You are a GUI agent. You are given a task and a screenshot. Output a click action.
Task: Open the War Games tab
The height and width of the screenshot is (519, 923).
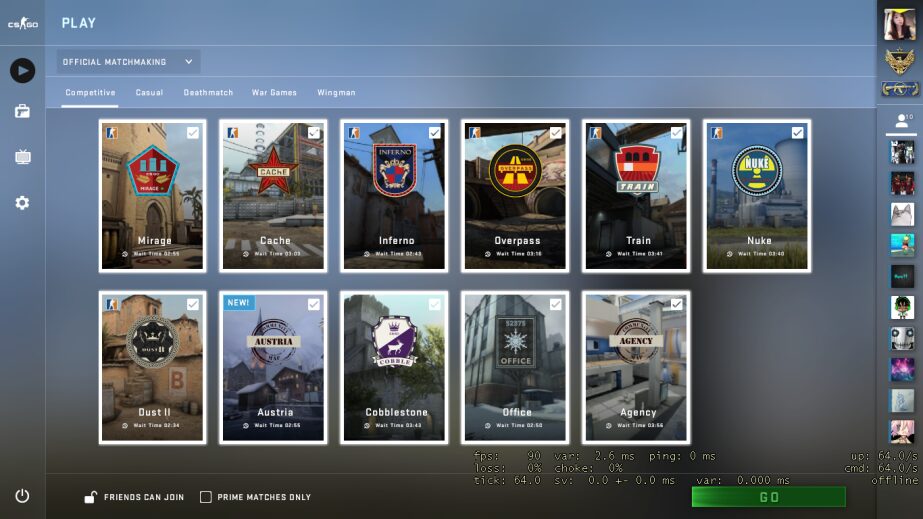click(x=274, y=93)
